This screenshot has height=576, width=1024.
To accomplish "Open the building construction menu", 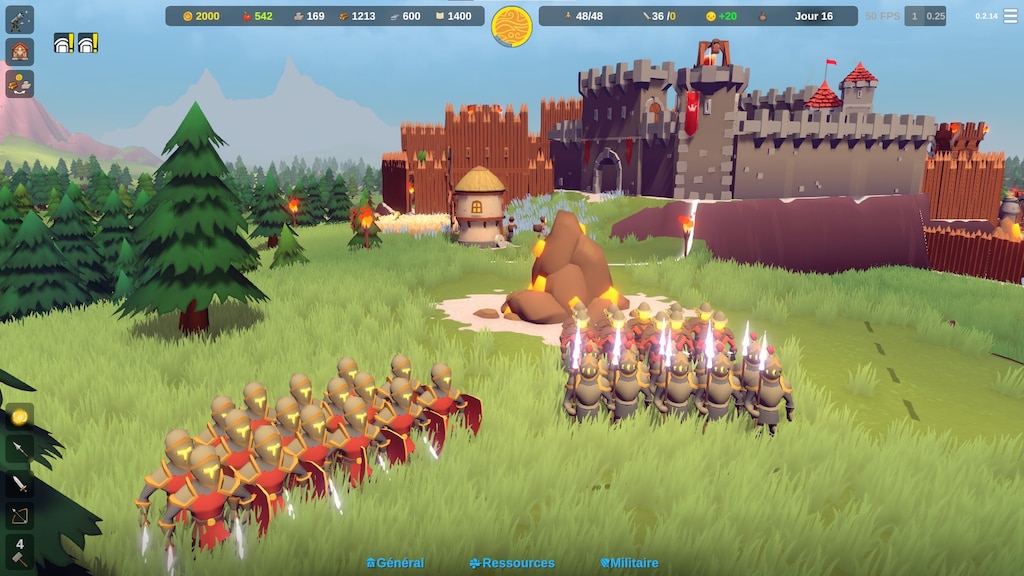I will [20, 51].
